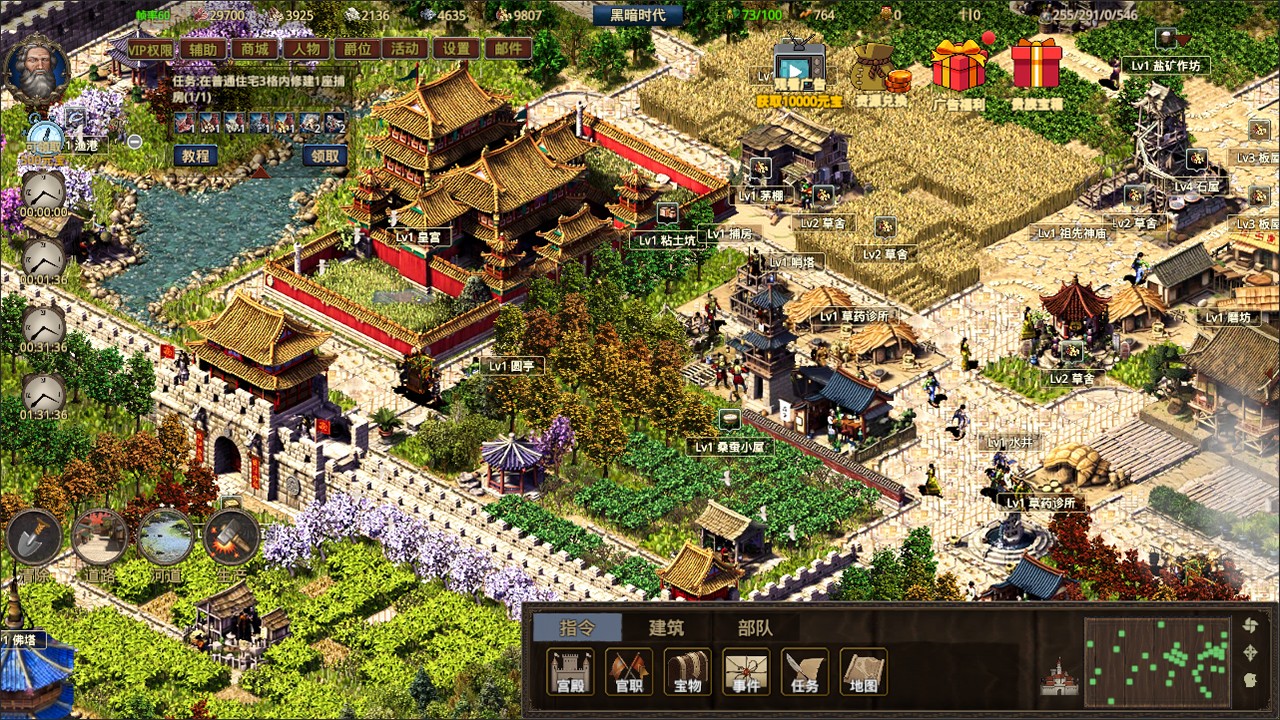Open the 资源兑换 resource exchange bag

pyautogui.click(x=880, y=72)
